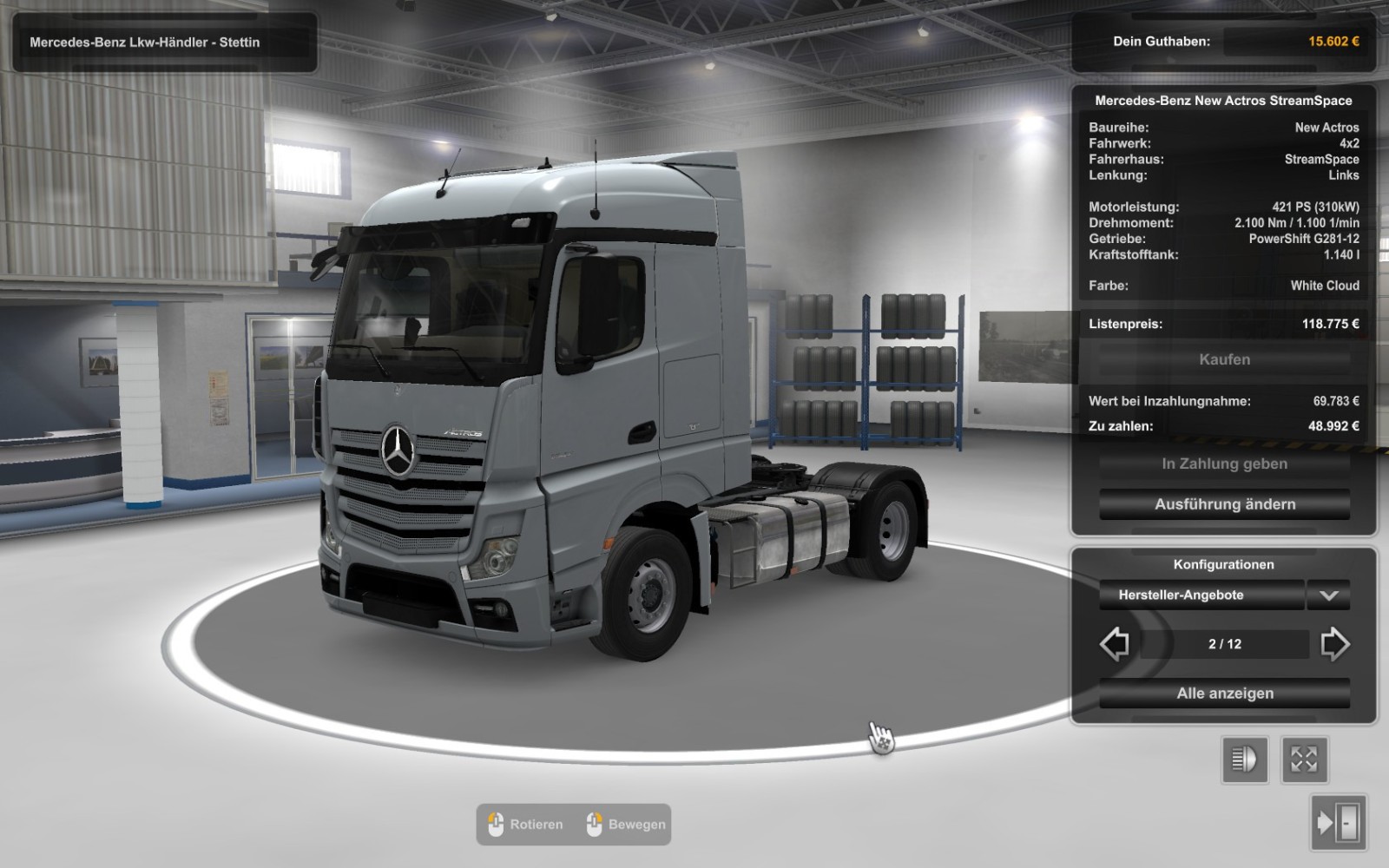Select the In Zahlung geben button

click(1224, 464)
